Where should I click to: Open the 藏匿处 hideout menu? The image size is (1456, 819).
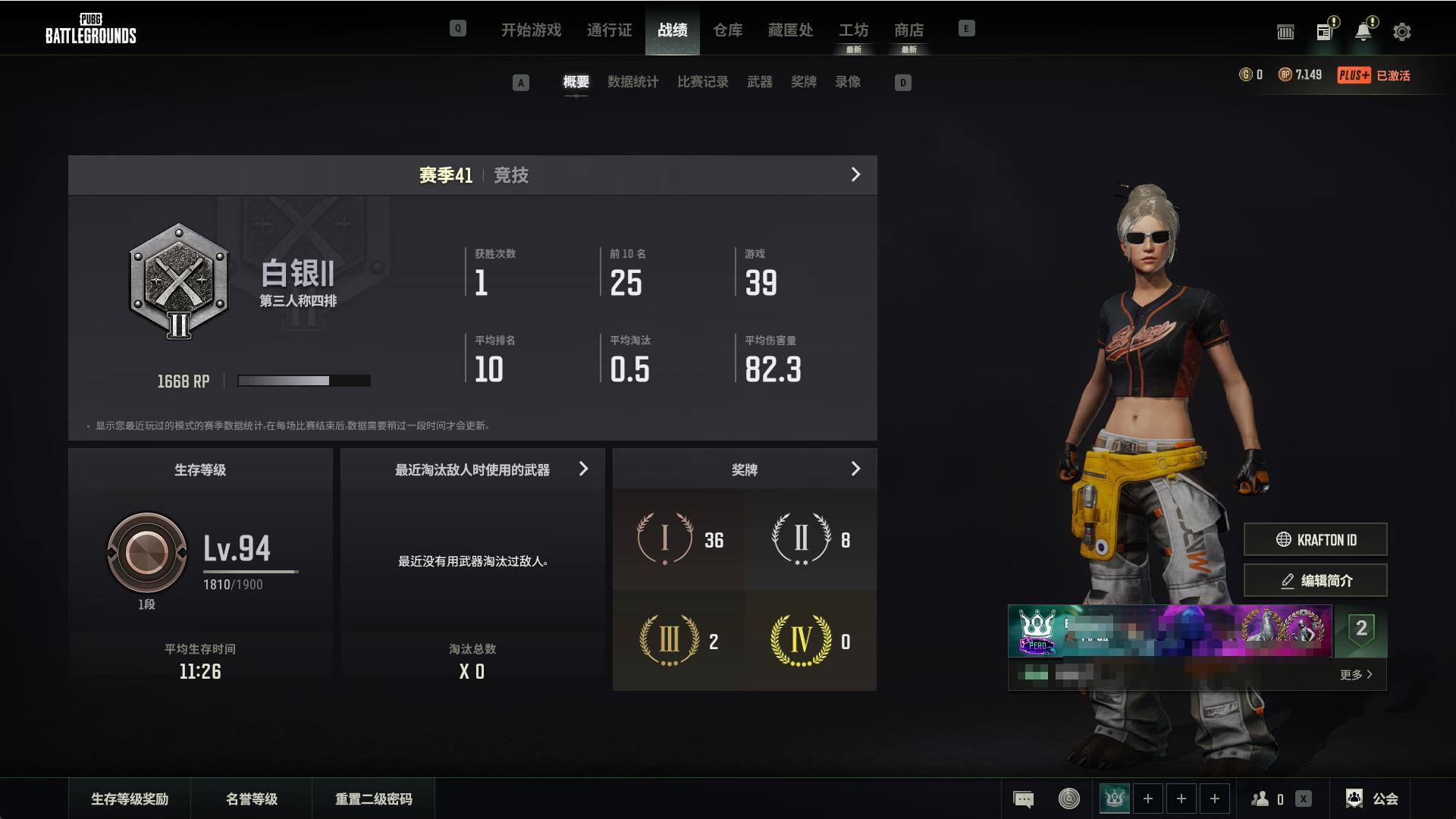(790, 30)
